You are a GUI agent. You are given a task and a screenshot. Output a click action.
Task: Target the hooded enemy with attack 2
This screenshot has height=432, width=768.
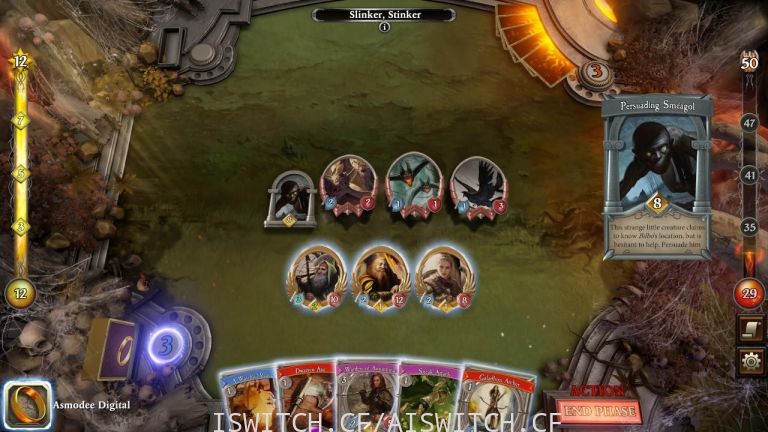(x=348, y=184)
